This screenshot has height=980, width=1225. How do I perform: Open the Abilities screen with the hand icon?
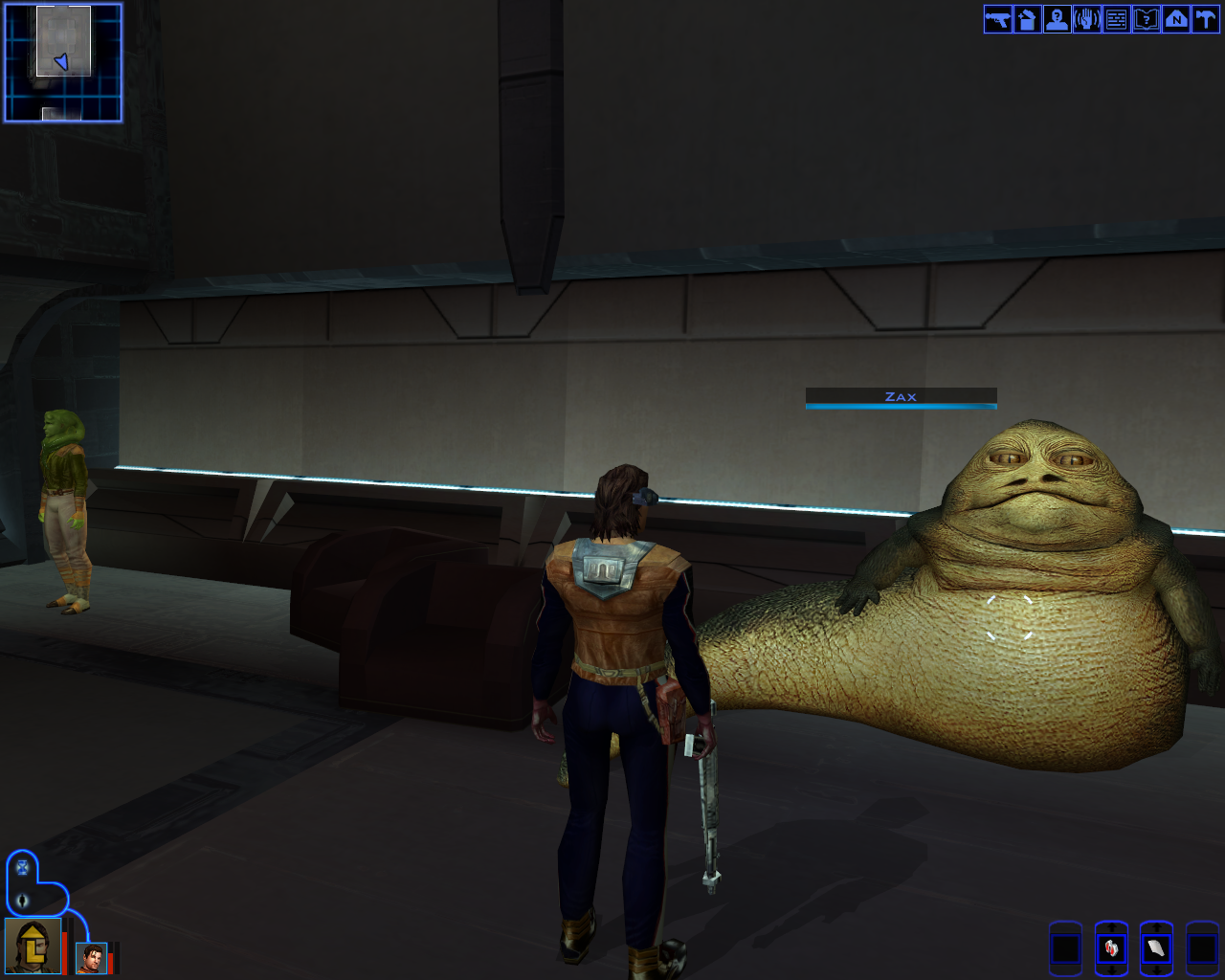[1087, 19]
